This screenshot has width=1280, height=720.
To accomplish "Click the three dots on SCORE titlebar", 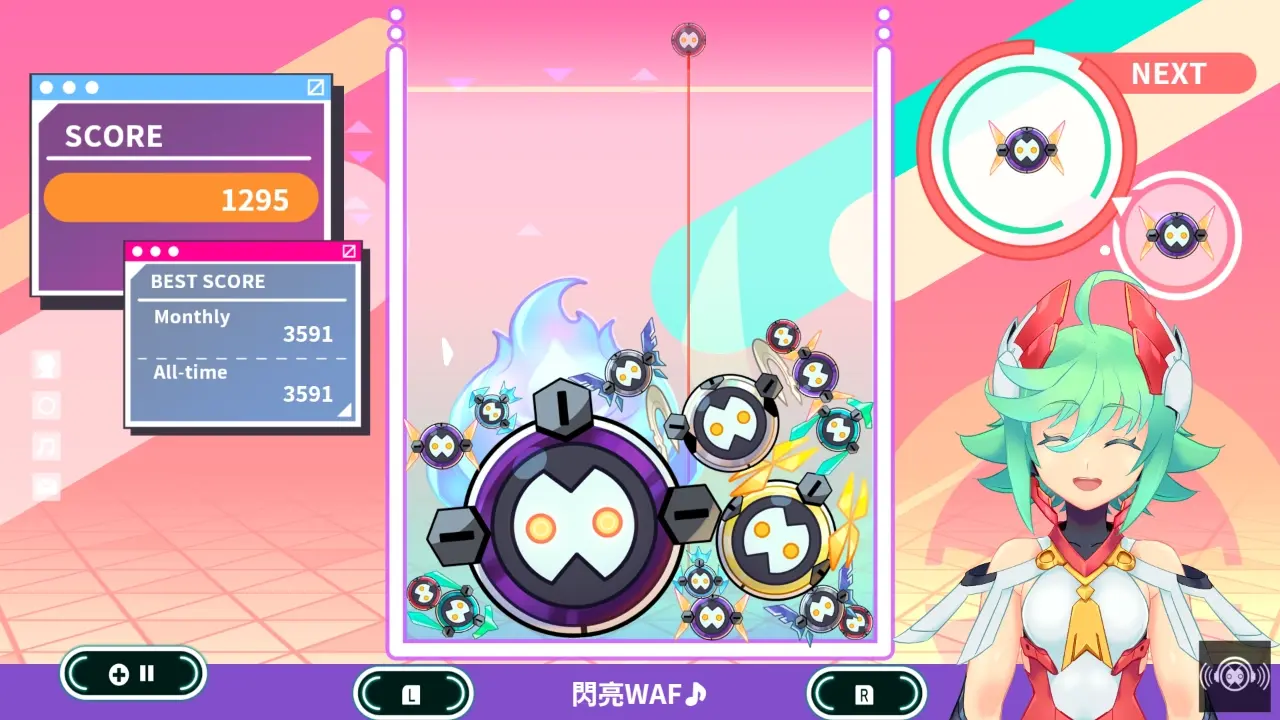I will pyautogui.click(x=67, y=88).
